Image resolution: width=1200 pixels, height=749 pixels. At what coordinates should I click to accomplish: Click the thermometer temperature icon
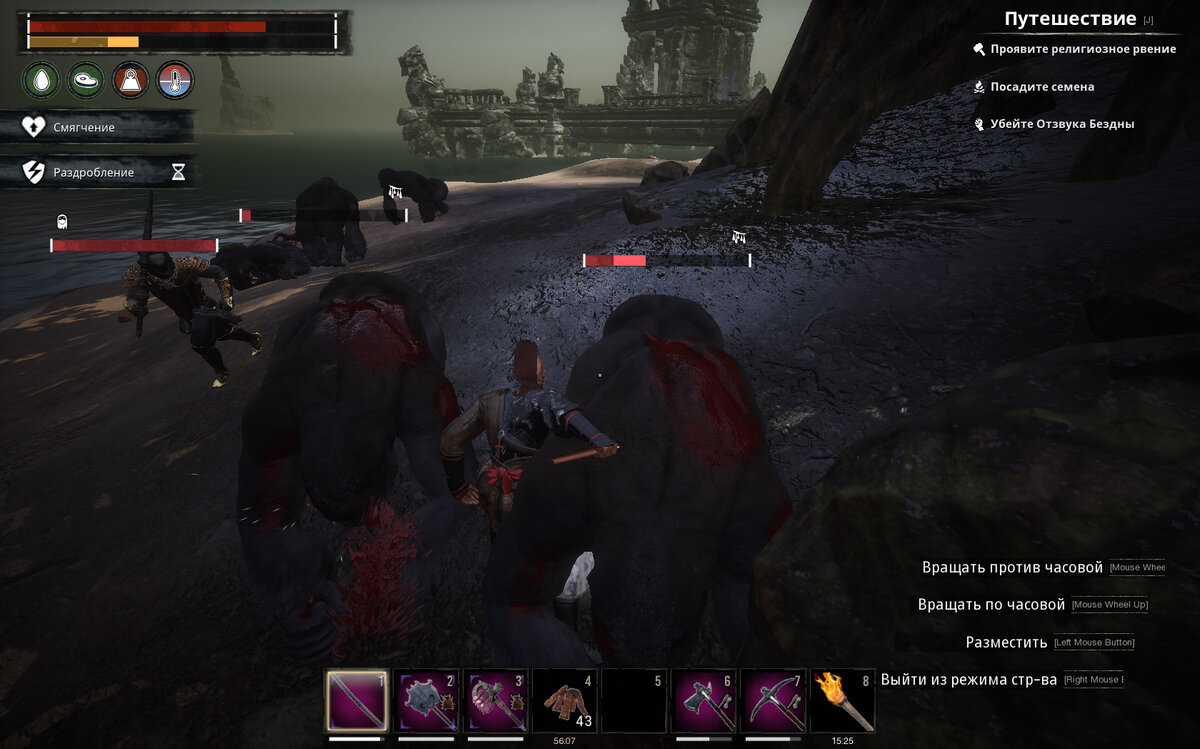175,79
